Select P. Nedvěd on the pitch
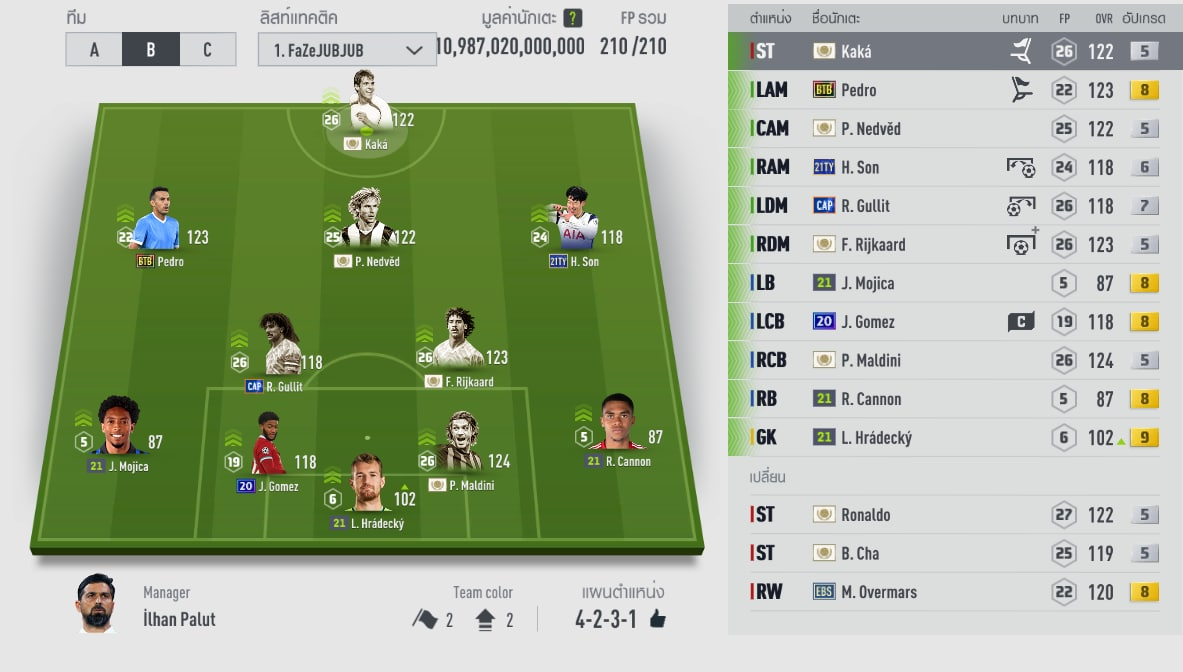This screenshot has height=672, width=1183. pos(368,225)
